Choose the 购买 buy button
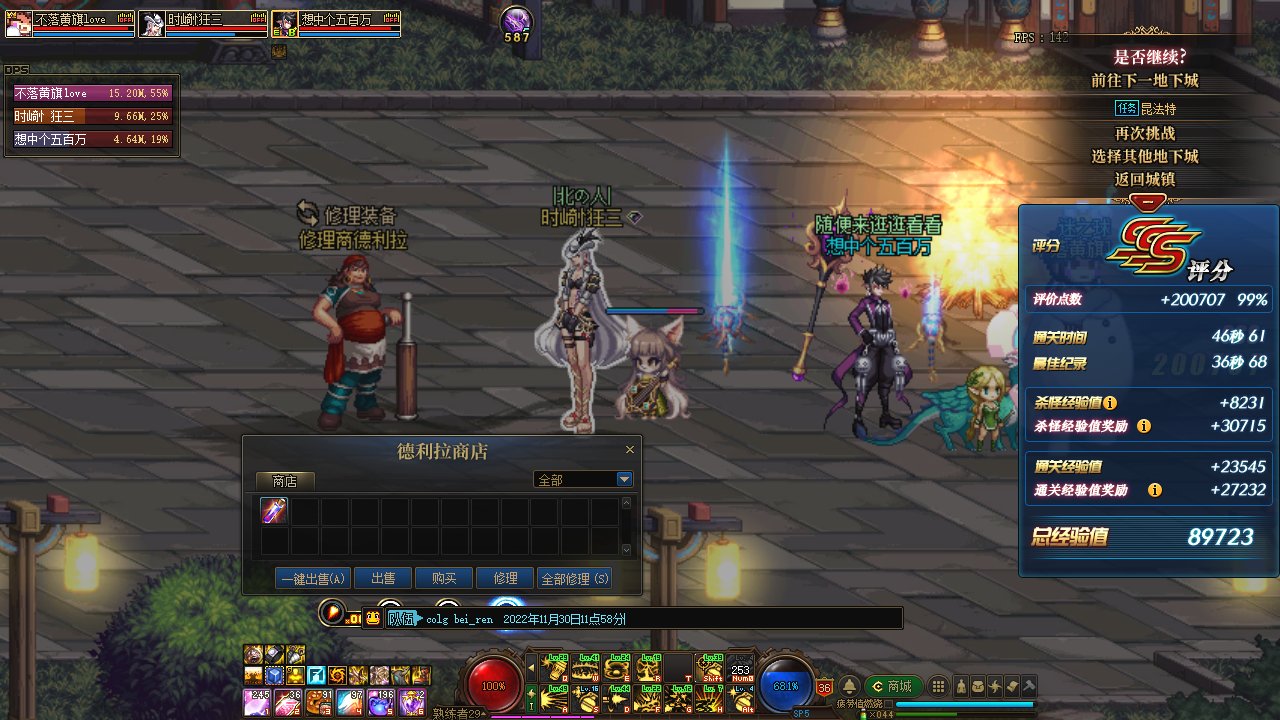This screenshot has width=1280, height=720. click(444, 578)
